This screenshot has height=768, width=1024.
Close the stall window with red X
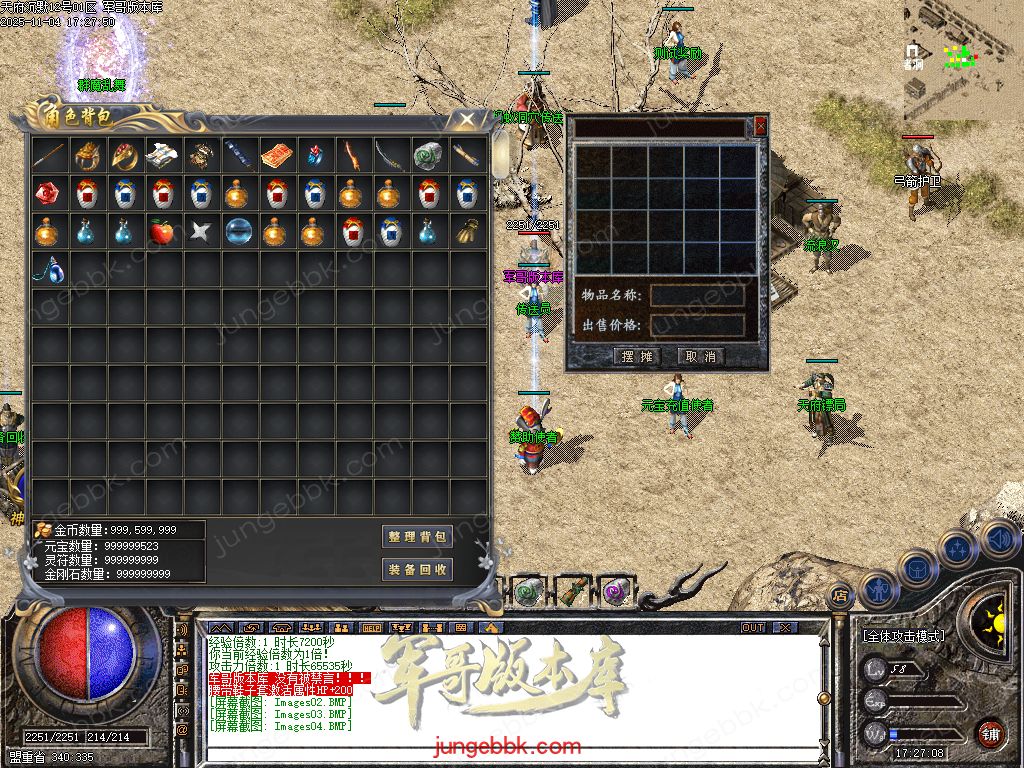coord(760,126)
